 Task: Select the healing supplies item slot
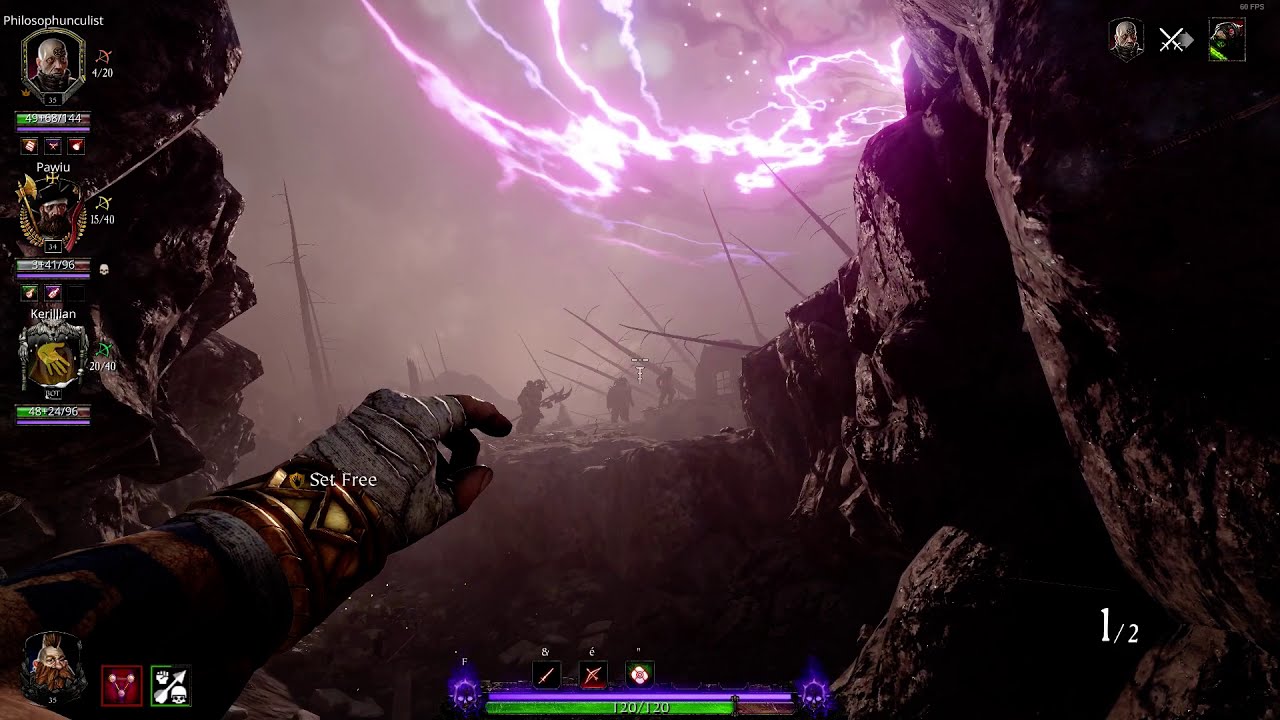pos(640,675)
